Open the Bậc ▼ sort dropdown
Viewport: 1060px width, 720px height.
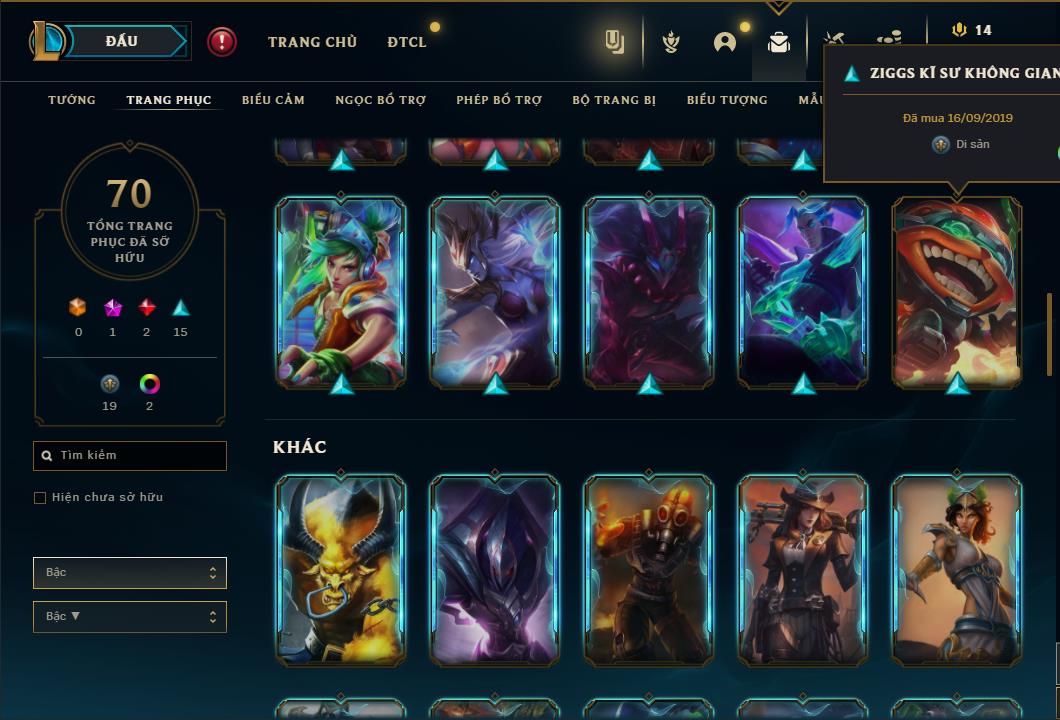tap(130, 617)
